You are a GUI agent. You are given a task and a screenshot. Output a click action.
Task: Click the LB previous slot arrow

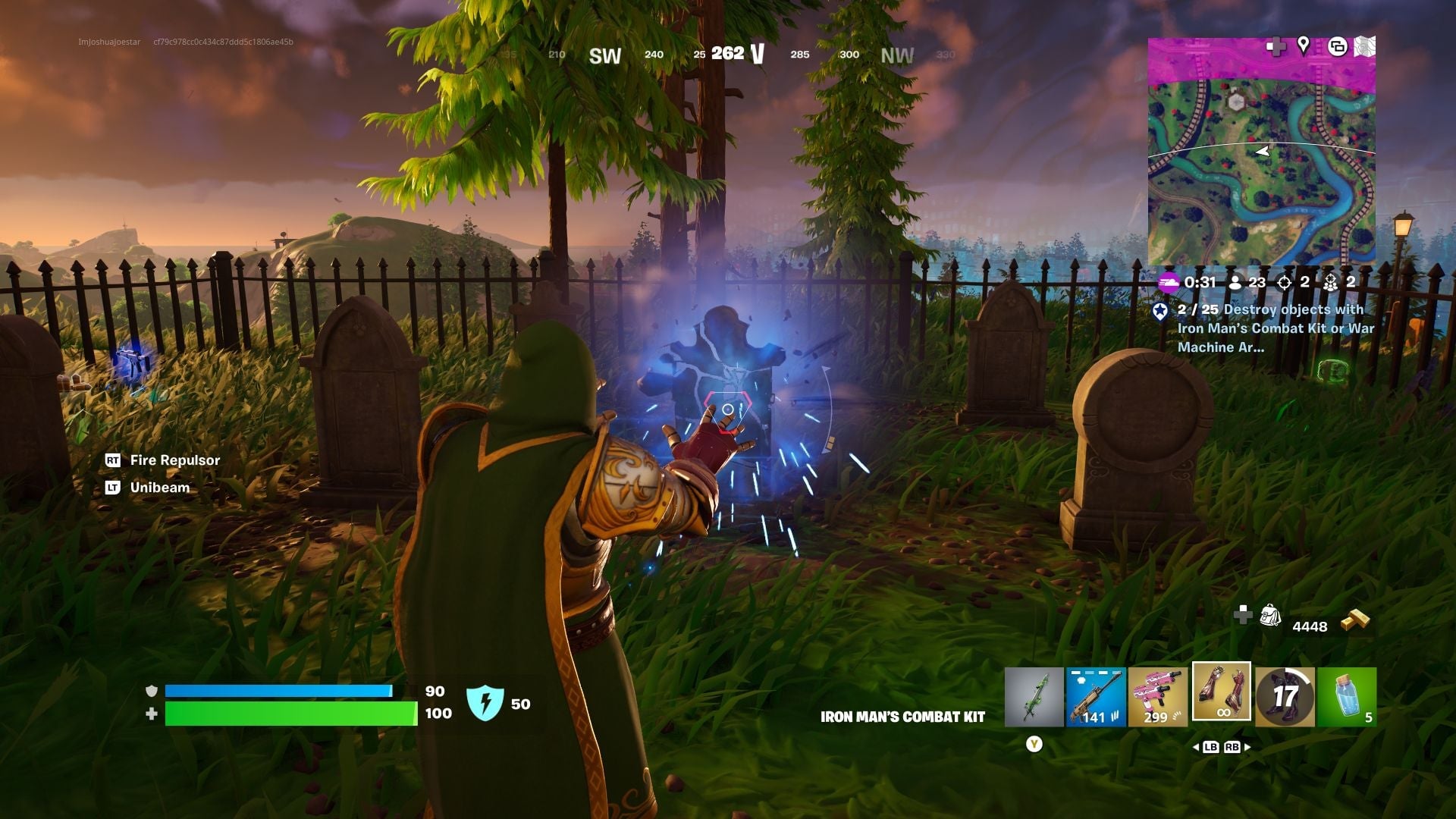click(x=1210, y=748)
